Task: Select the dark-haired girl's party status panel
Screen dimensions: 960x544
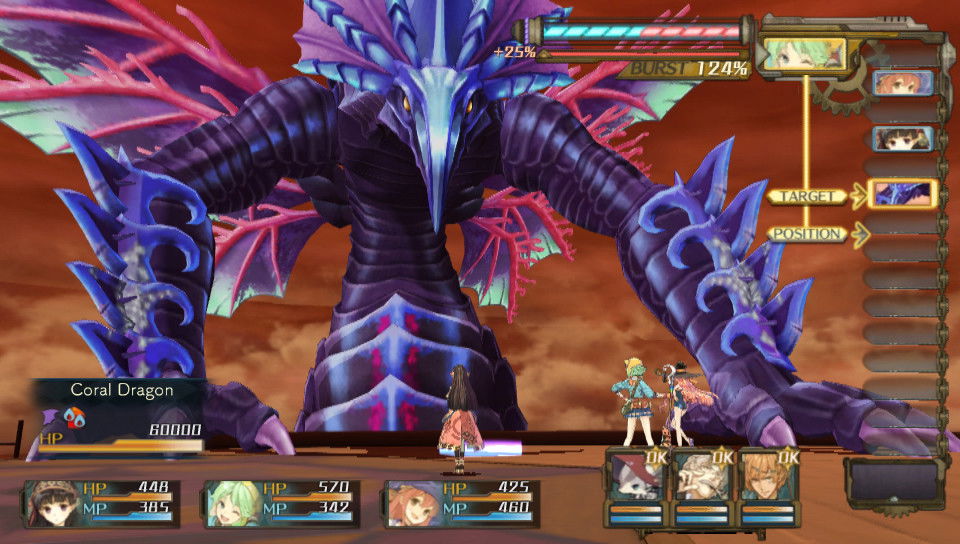Action: (x=102, y=503)
